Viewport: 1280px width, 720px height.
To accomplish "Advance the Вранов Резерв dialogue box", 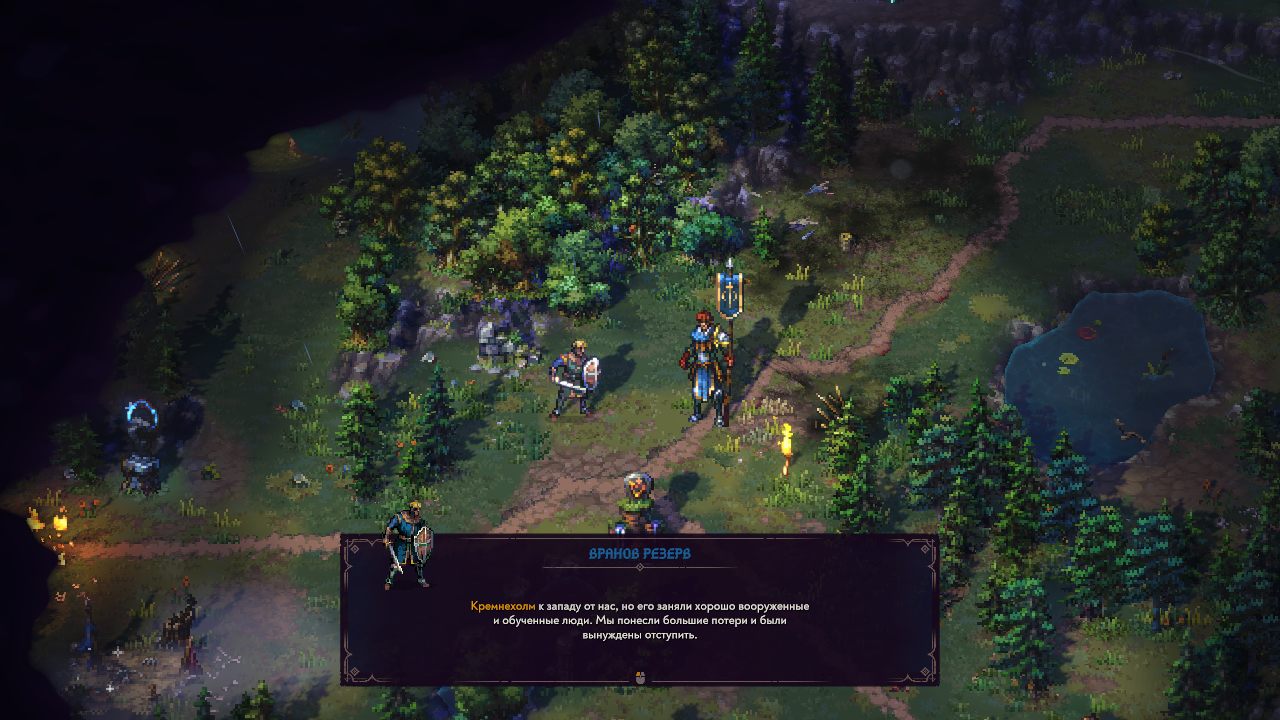I will (x=640, y=677).
